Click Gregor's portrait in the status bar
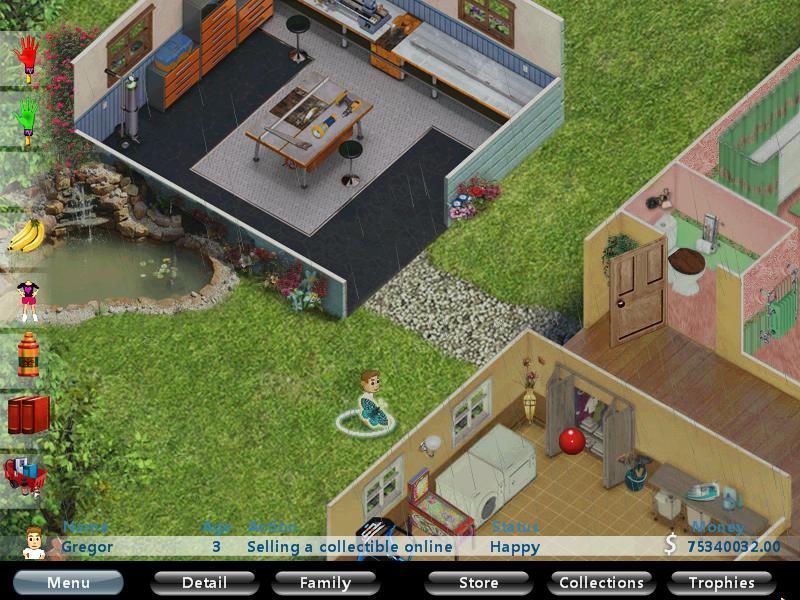800x600 pixels. click(x=35, y=541)
